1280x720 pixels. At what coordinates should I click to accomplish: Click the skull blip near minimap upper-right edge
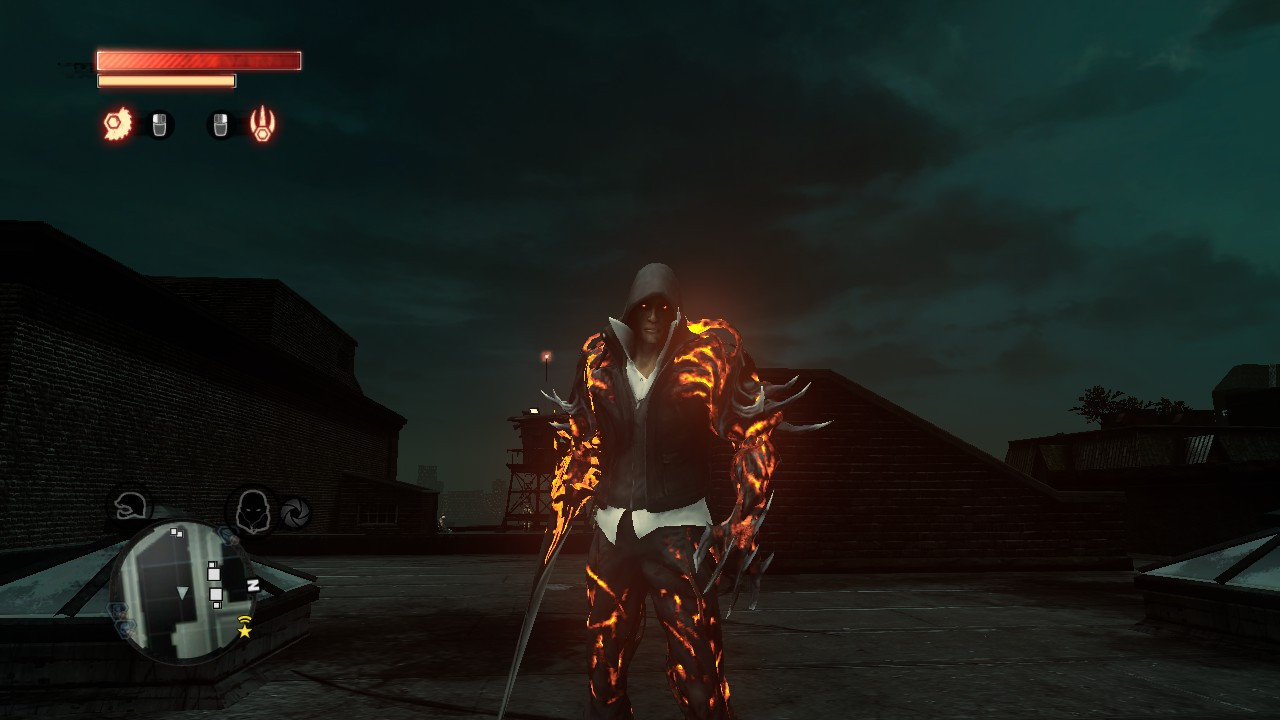click(228, 535)
